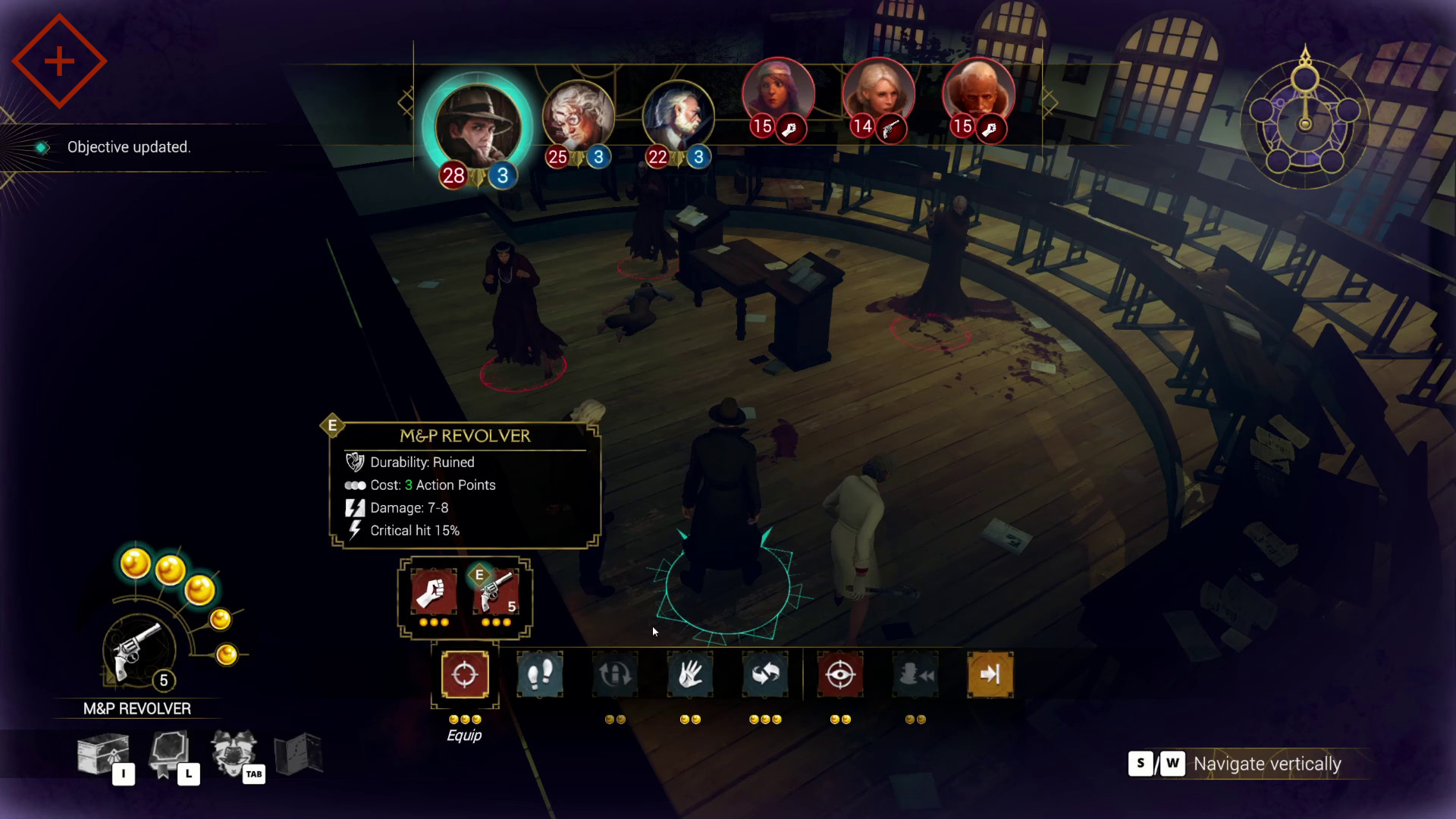The height and width of the screenshot is (819, 1456).
Task: Activate the eye crosshair overwatch ability
Action: (x=840, y=674)
